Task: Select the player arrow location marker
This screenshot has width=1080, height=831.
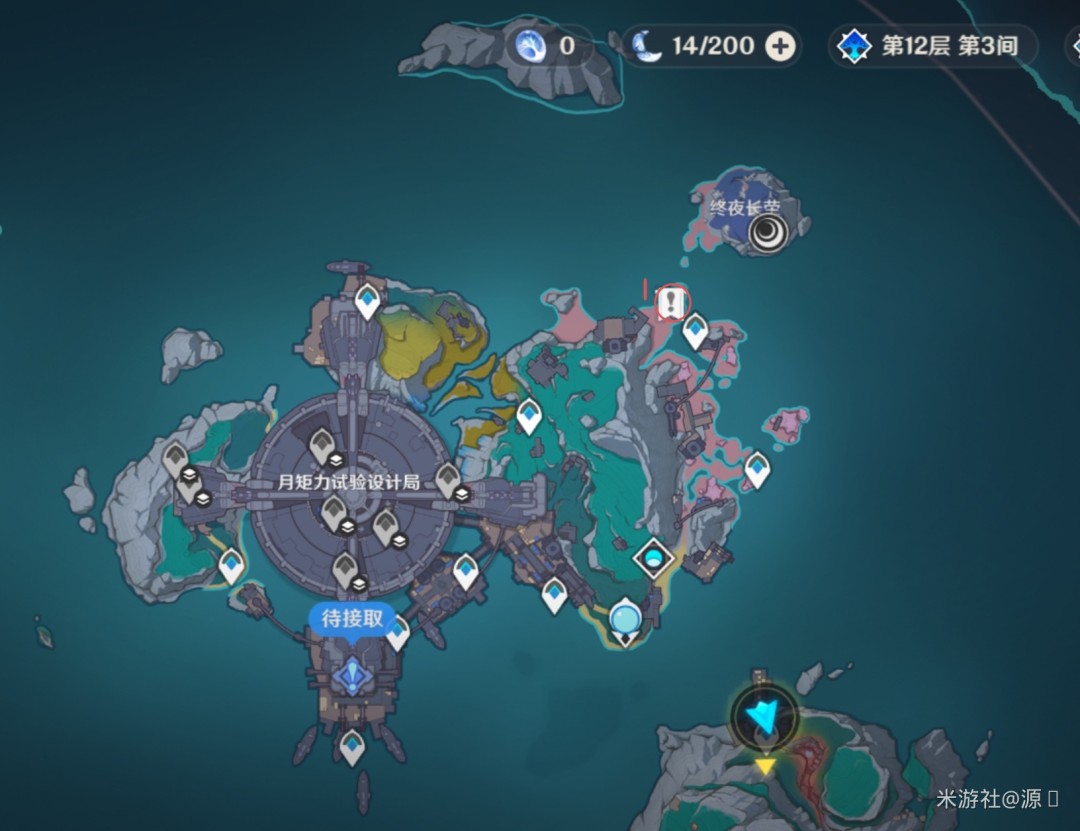Action: [x=765, y=716]
